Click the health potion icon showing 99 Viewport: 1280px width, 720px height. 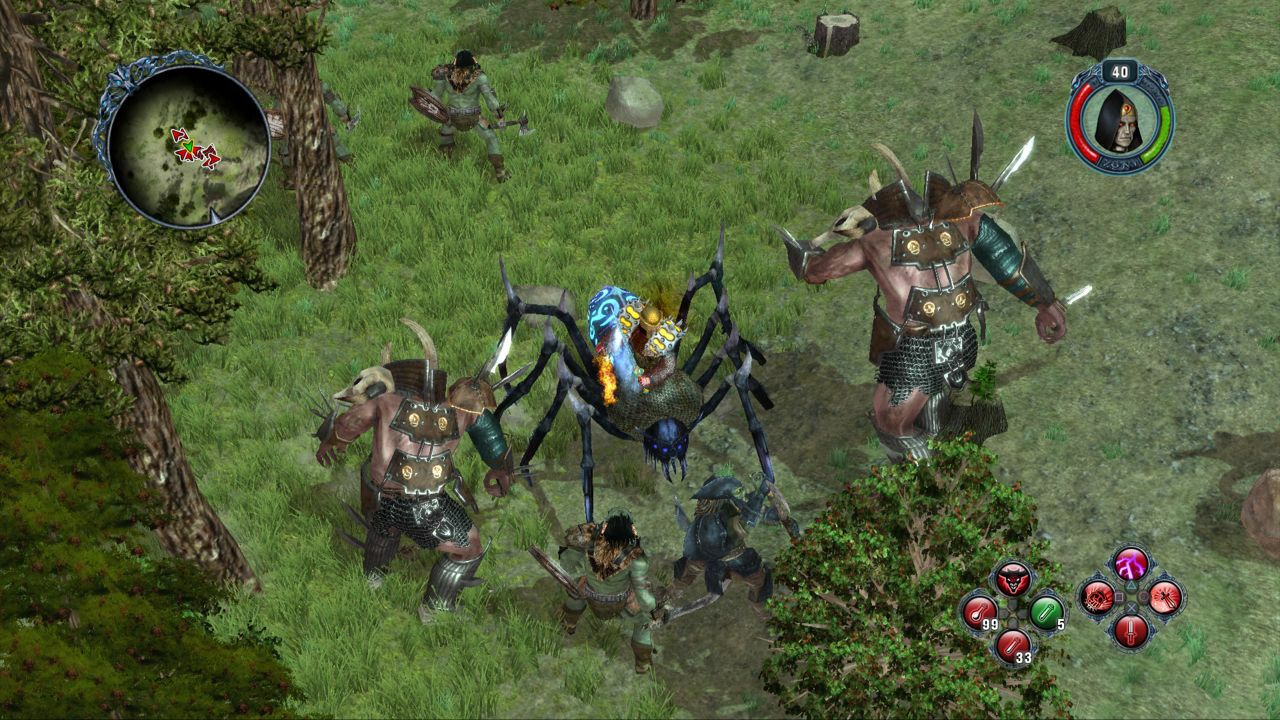tap(979, 611)
